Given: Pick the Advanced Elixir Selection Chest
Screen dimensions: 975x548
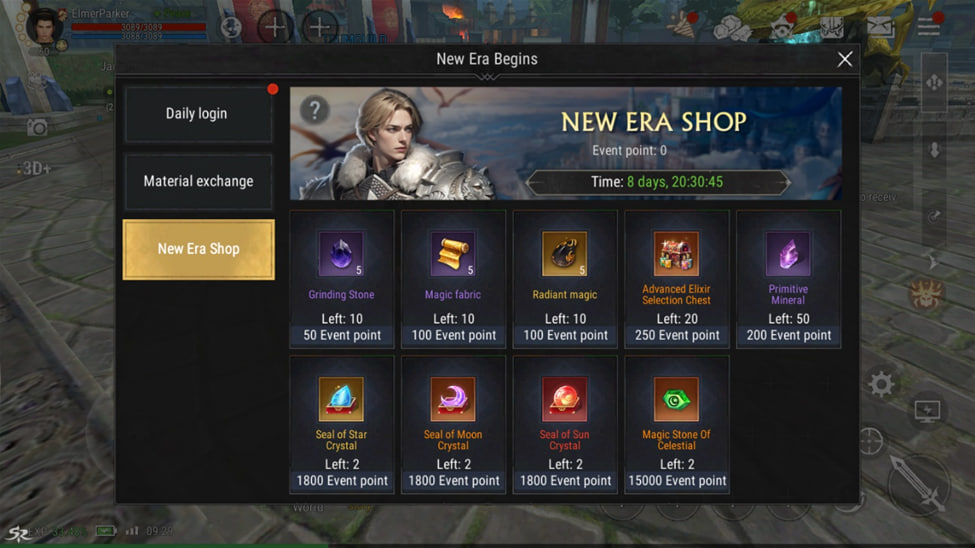Looking at the screenshot, I should (x=677, y=278).
